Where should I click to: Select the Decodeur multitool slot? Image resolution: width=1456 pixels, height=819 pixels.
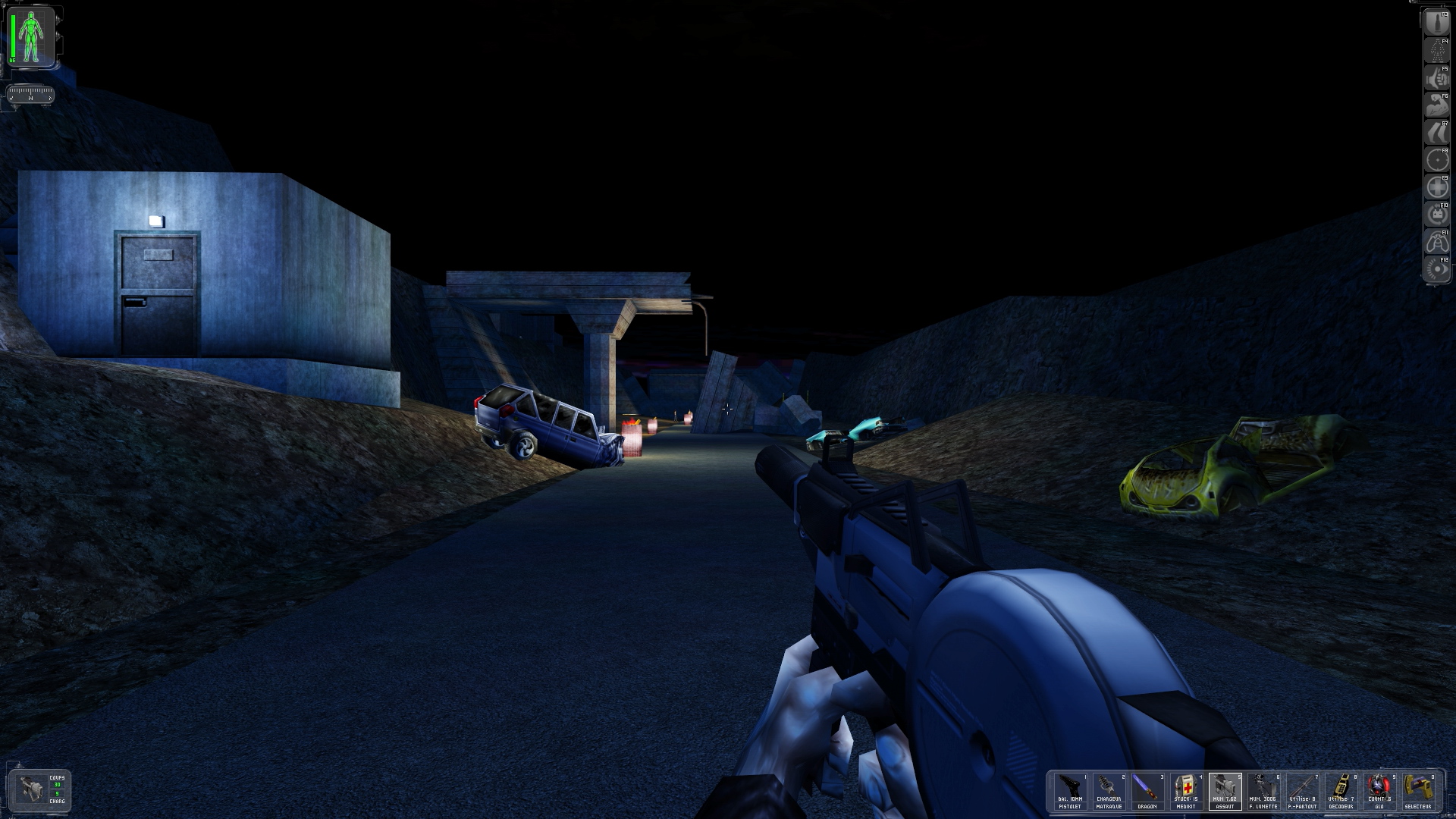click(1341, 792)
